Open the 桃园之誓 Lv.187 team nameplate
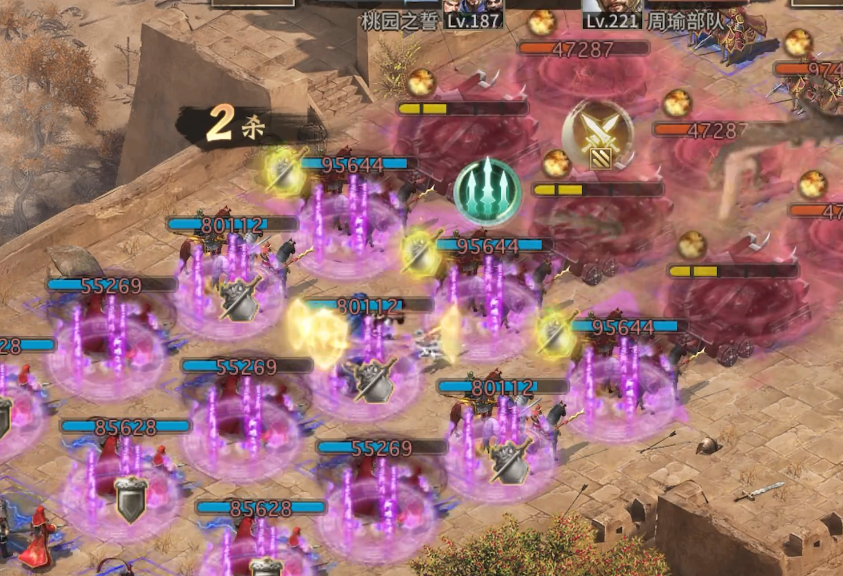Image resolution: width=843 pixels, height=576 pixels. point(431,21)
